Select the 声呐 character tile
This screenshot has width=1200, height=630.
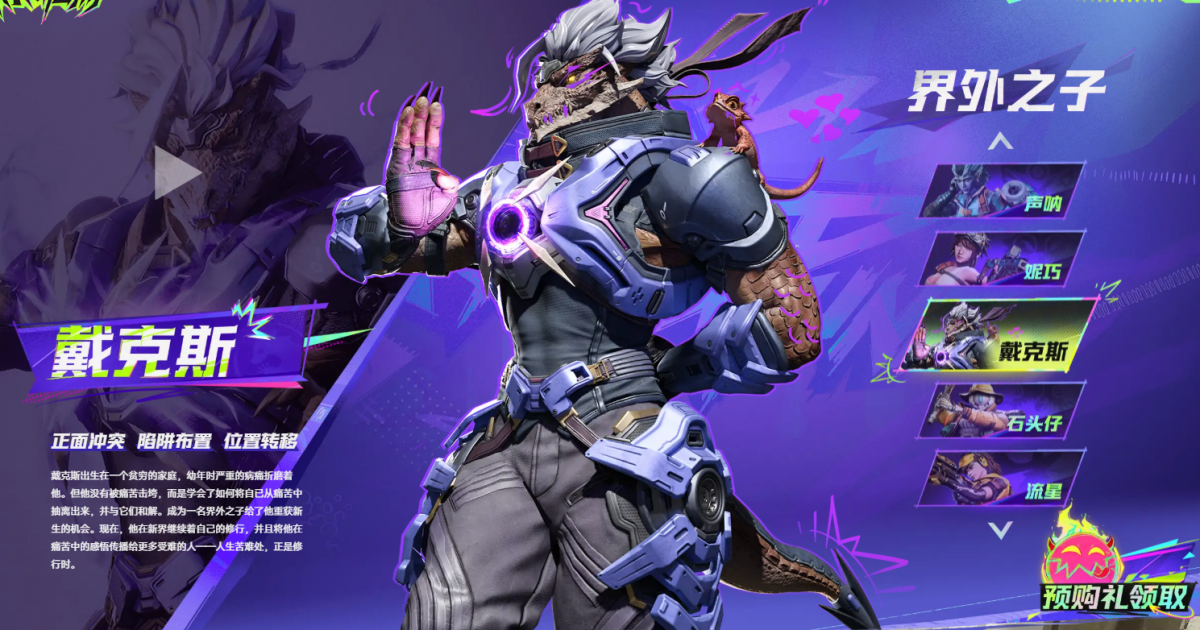pyautogui.click(x=1003, y=191)
